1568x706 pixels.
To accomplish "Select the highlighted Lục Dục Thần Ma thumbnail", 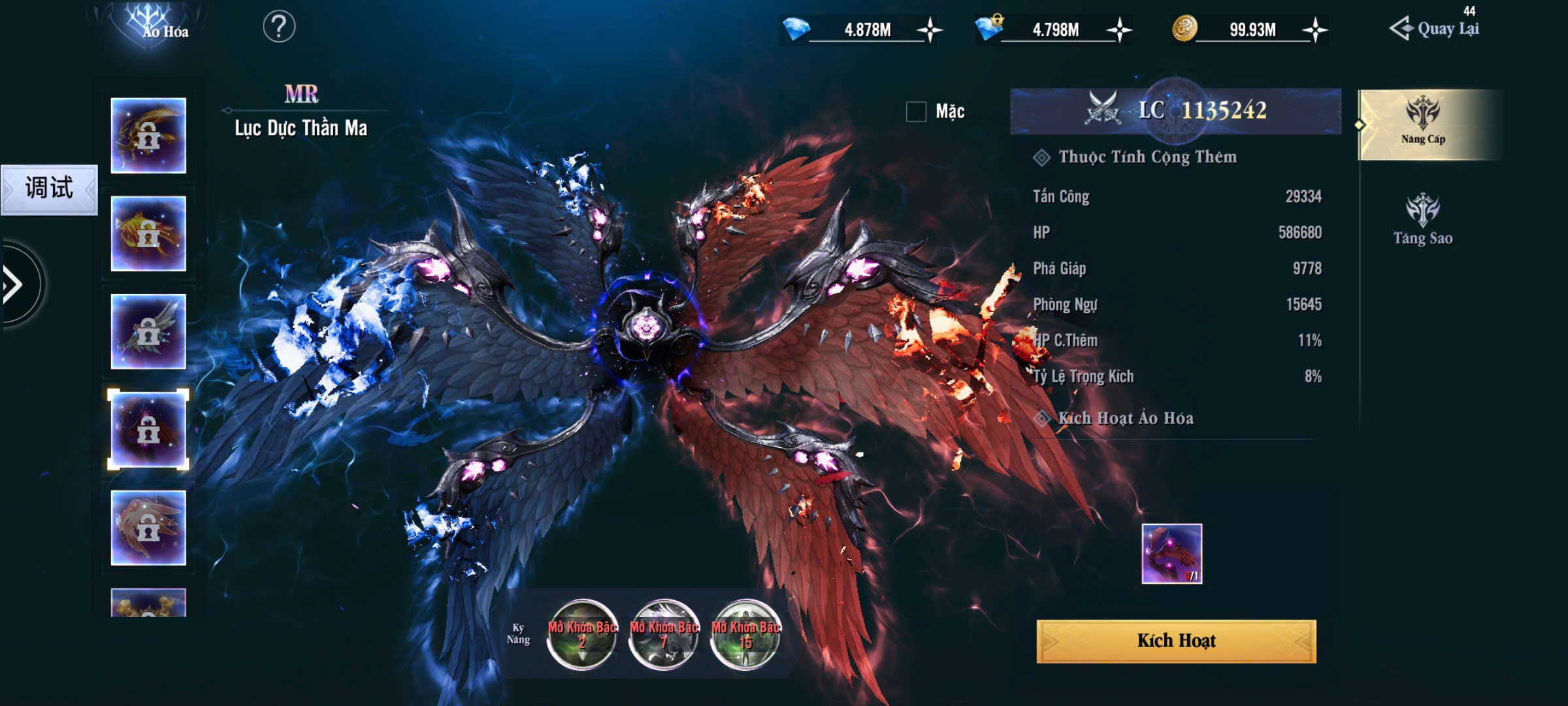I will tap(148, 429).
